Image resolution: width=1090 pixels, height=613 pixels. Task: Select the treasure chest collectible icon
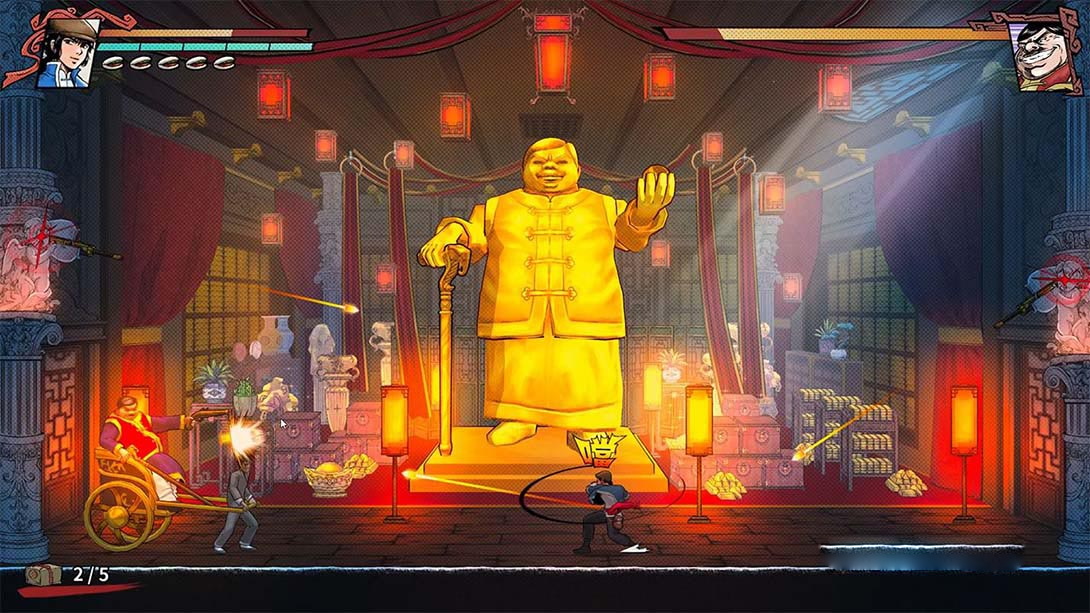click(x=45, y=574)
